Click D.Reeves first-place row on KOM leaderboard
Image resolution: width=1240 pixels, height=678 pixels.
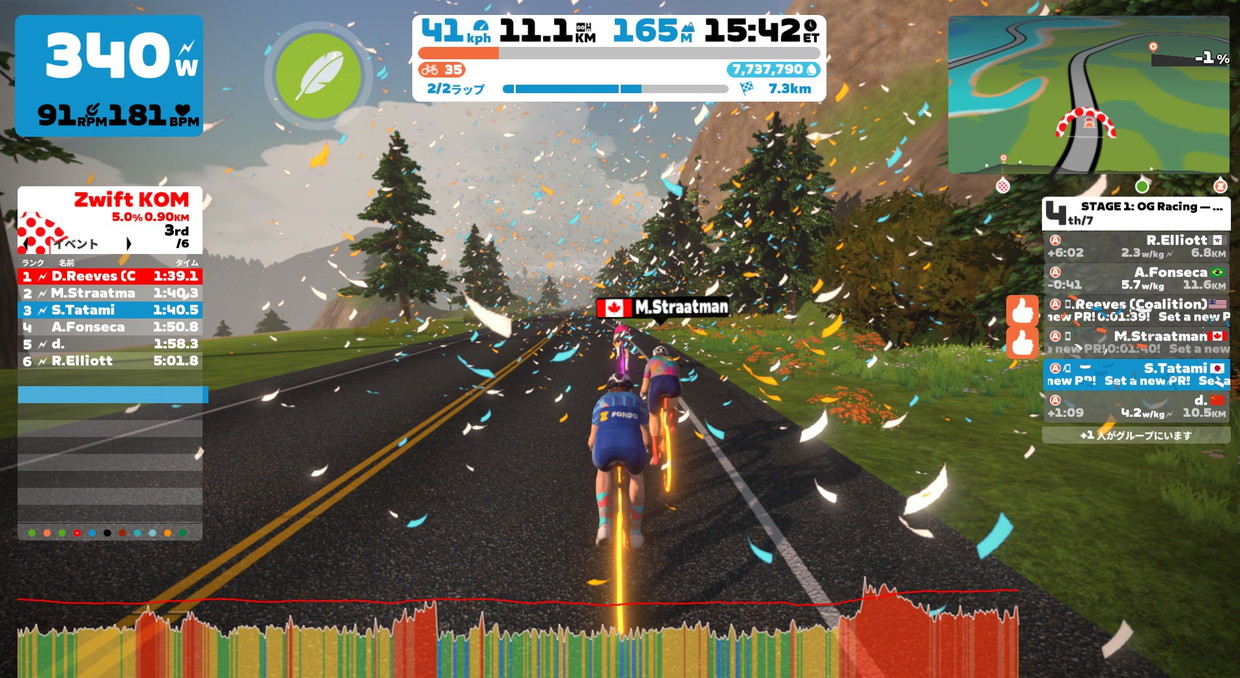[x=110, y=275]
